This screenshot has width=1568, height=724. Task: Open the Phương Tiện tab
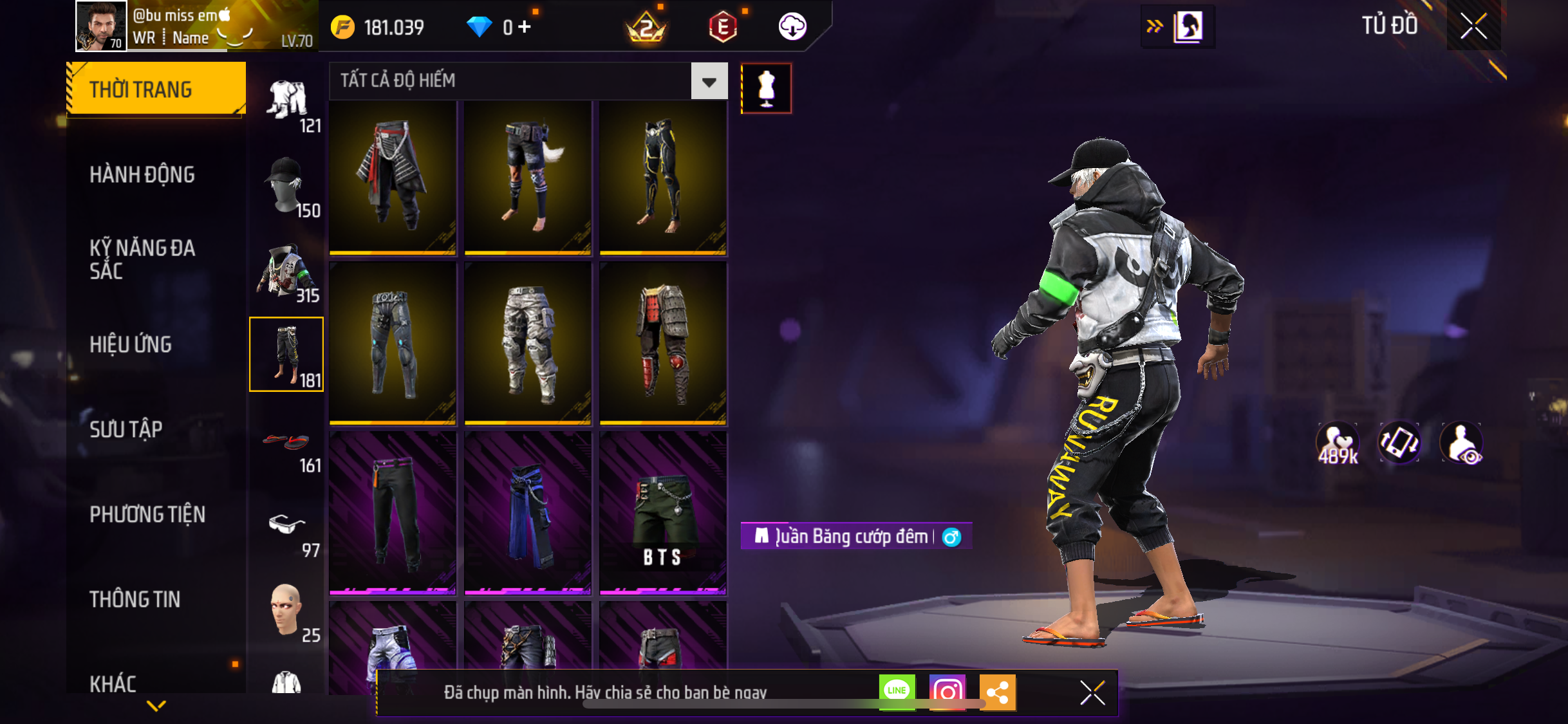click(147, 514)
